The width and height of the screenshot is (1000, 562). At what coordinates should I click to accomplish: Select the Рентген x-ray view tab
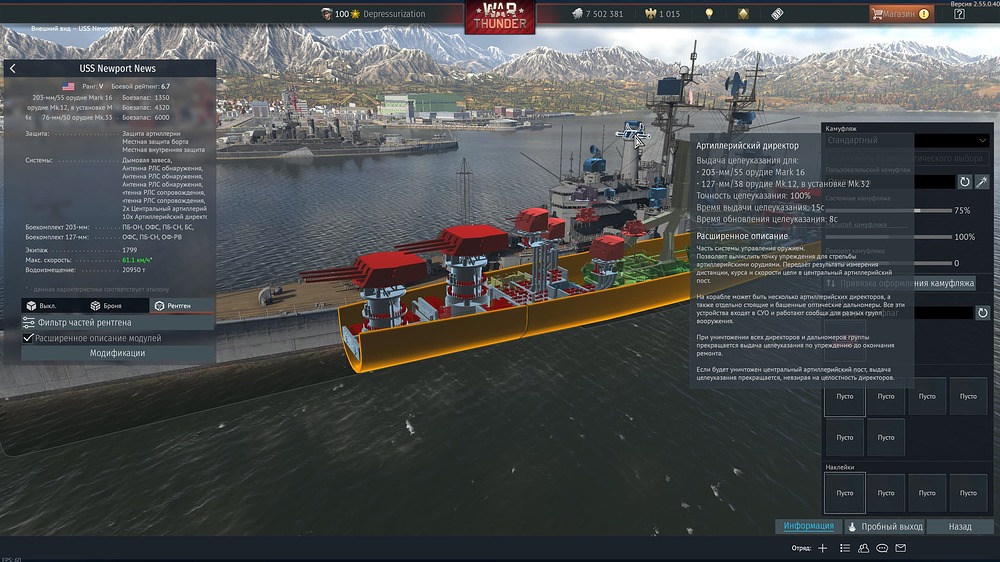pos(172,305)
